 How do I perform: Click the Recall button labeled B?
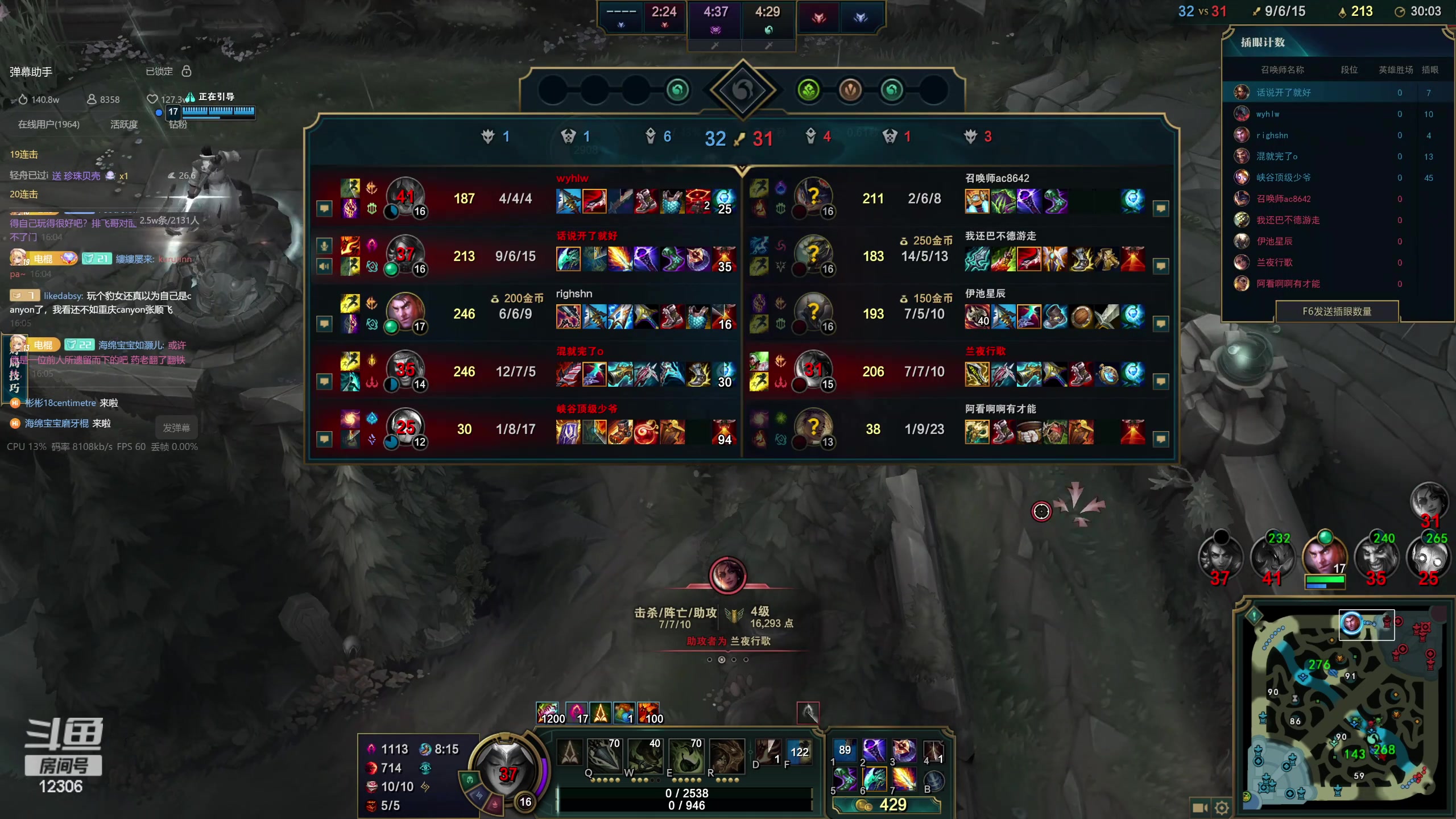(934, 781)
